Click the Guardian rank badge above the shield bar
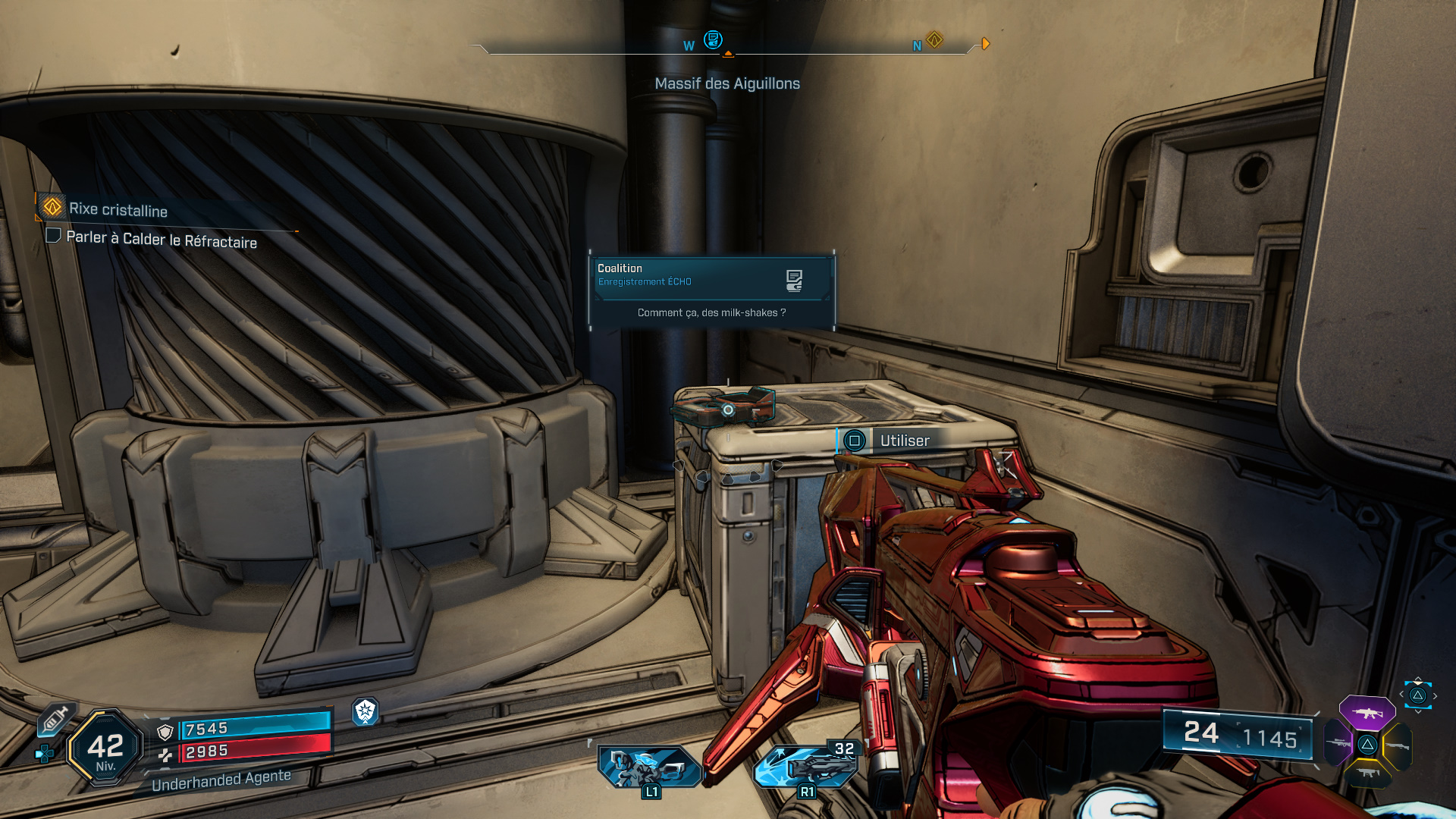Viewport: 1456px width, 819px height. click(364, 712)
